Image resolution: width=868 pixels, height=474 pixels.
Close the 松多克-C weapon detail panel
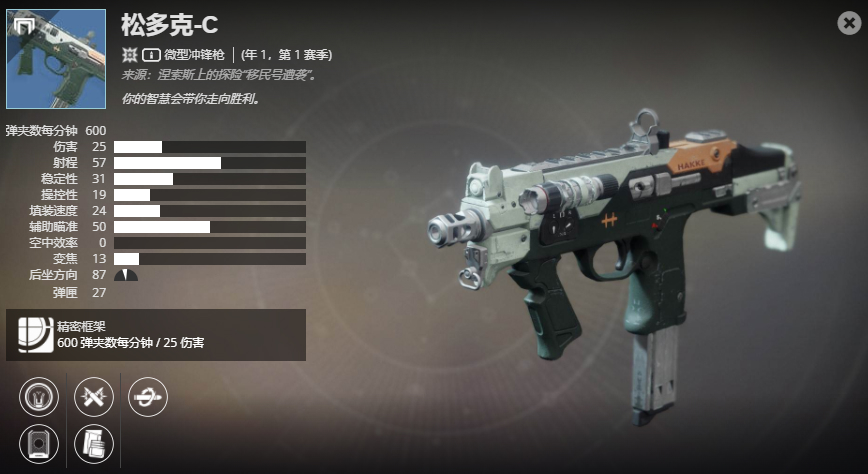pos(849,24)
